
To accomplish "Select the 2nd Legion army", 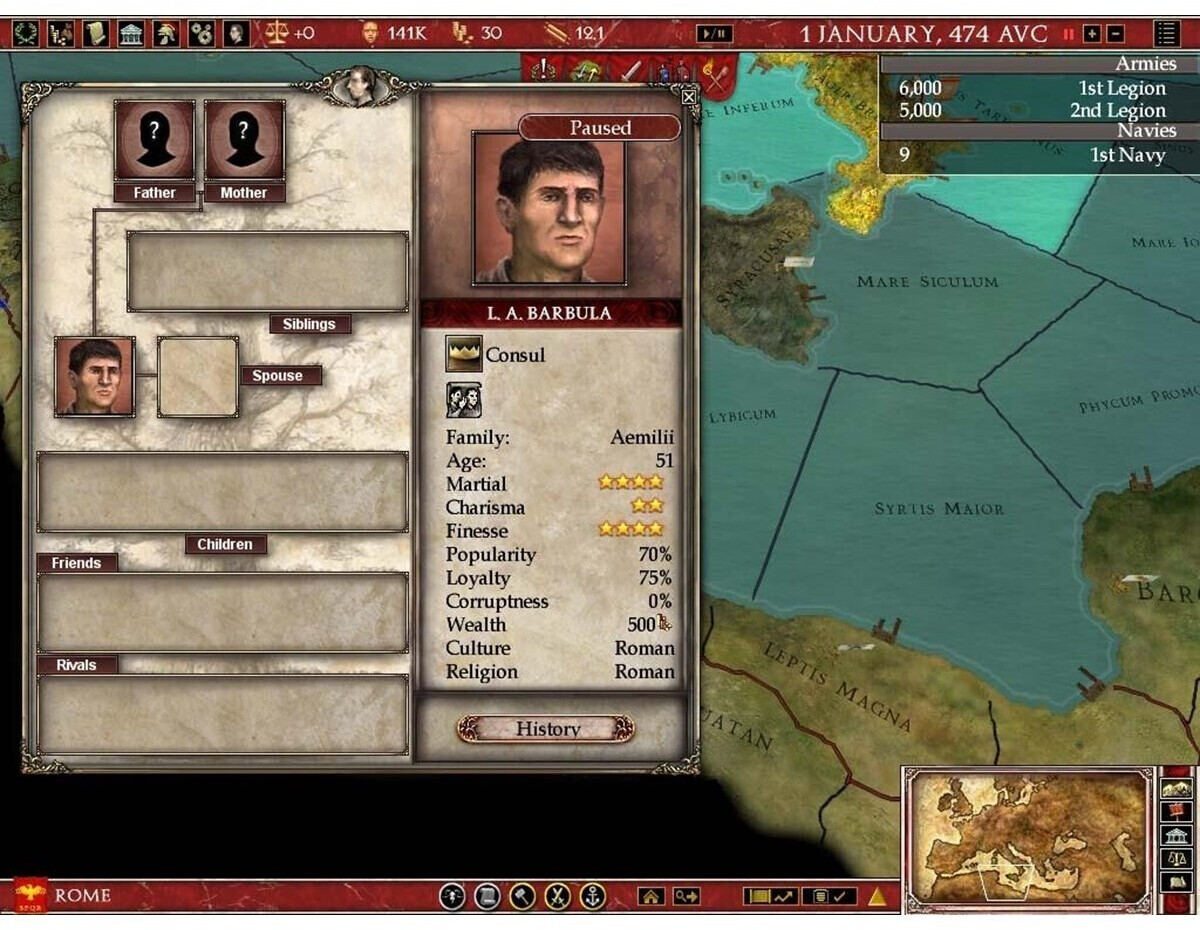I will click(x=1038, y=110).
